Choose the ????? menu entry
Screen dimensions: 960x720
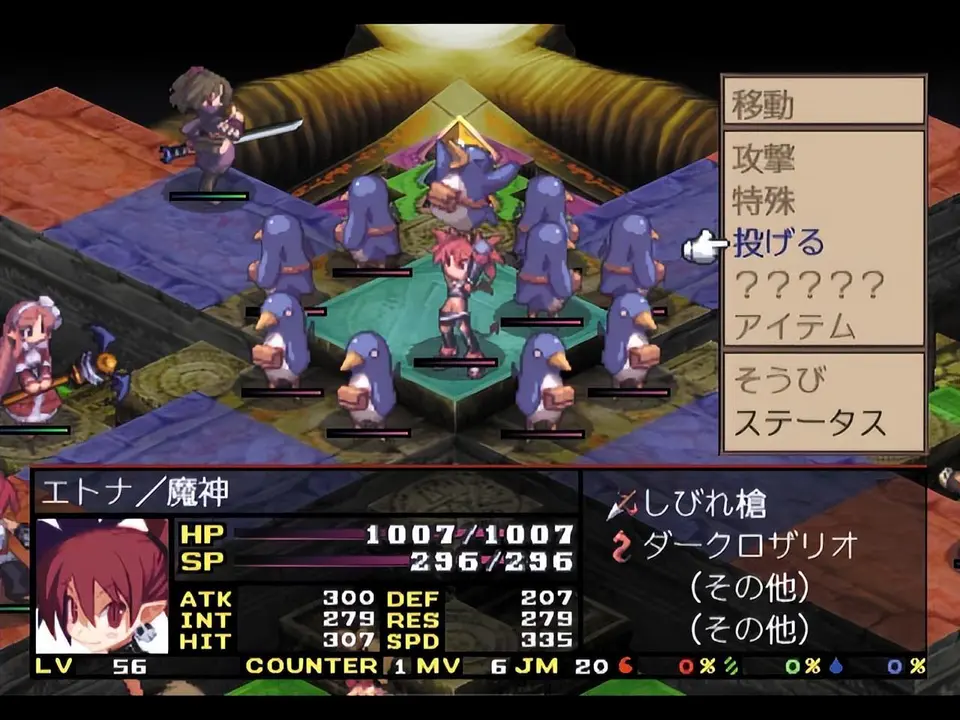pyautogui.click(x=809, y=286)
